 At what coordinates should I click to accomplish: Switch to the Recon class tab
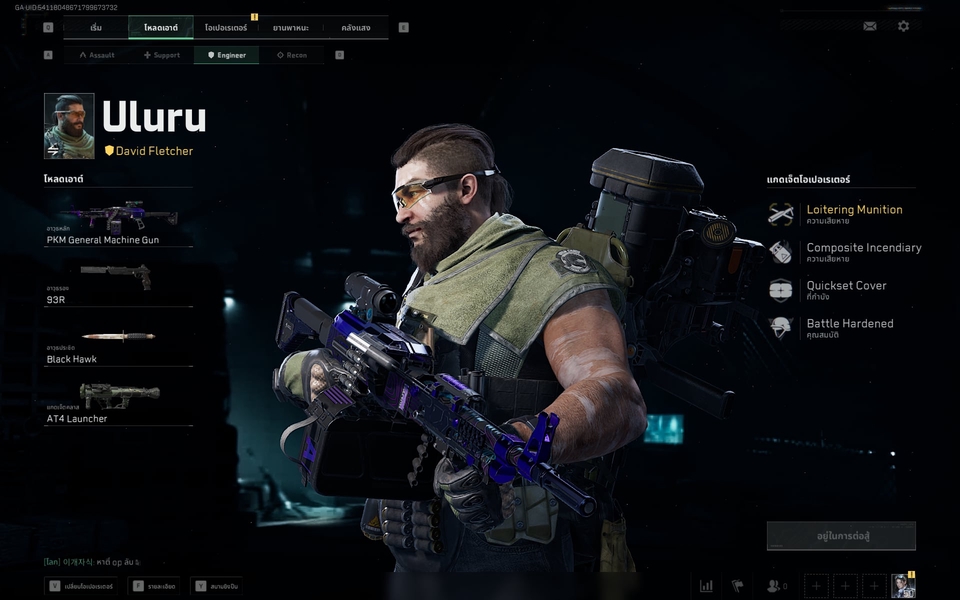pos(291,55)
